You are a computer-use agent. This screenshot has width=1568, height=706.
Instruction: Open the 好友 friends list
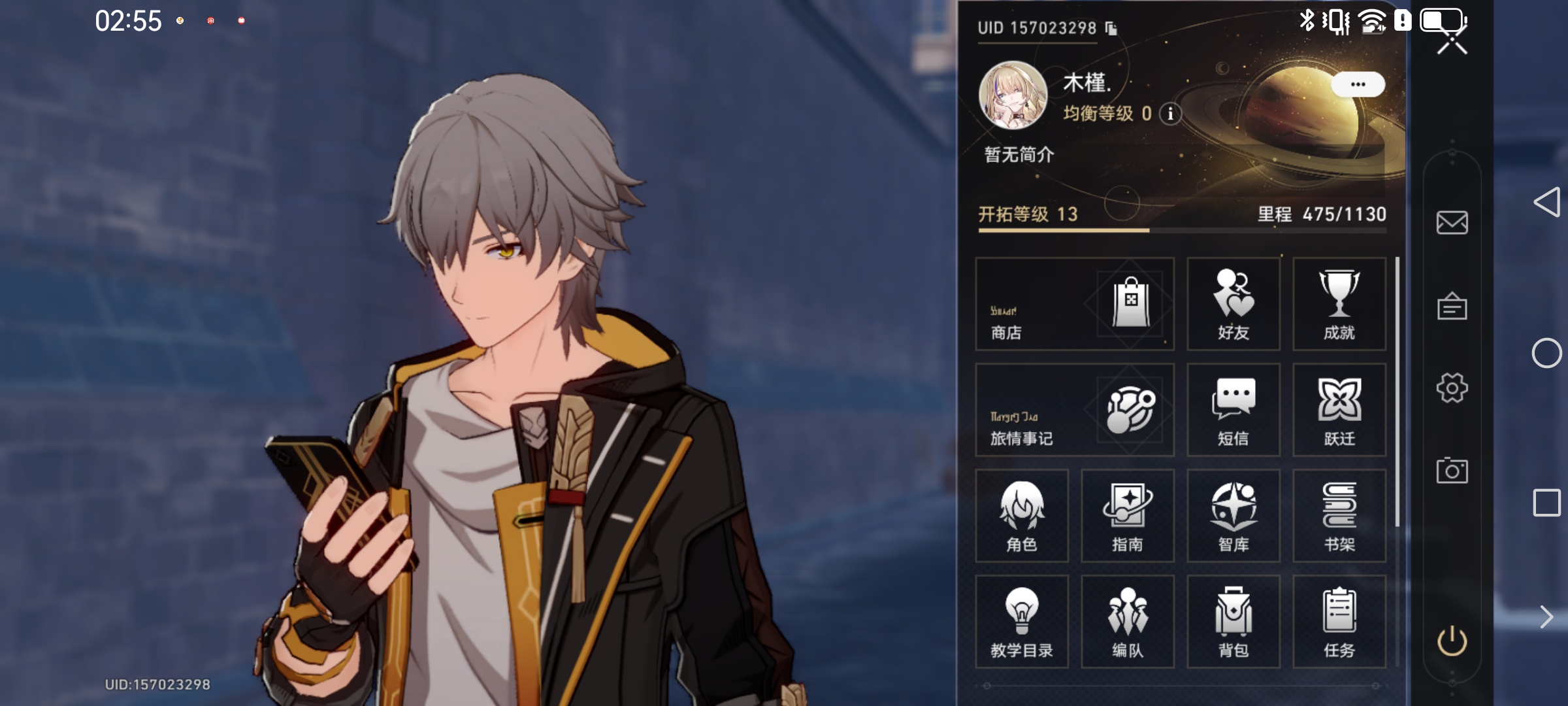click(1233, 304)
